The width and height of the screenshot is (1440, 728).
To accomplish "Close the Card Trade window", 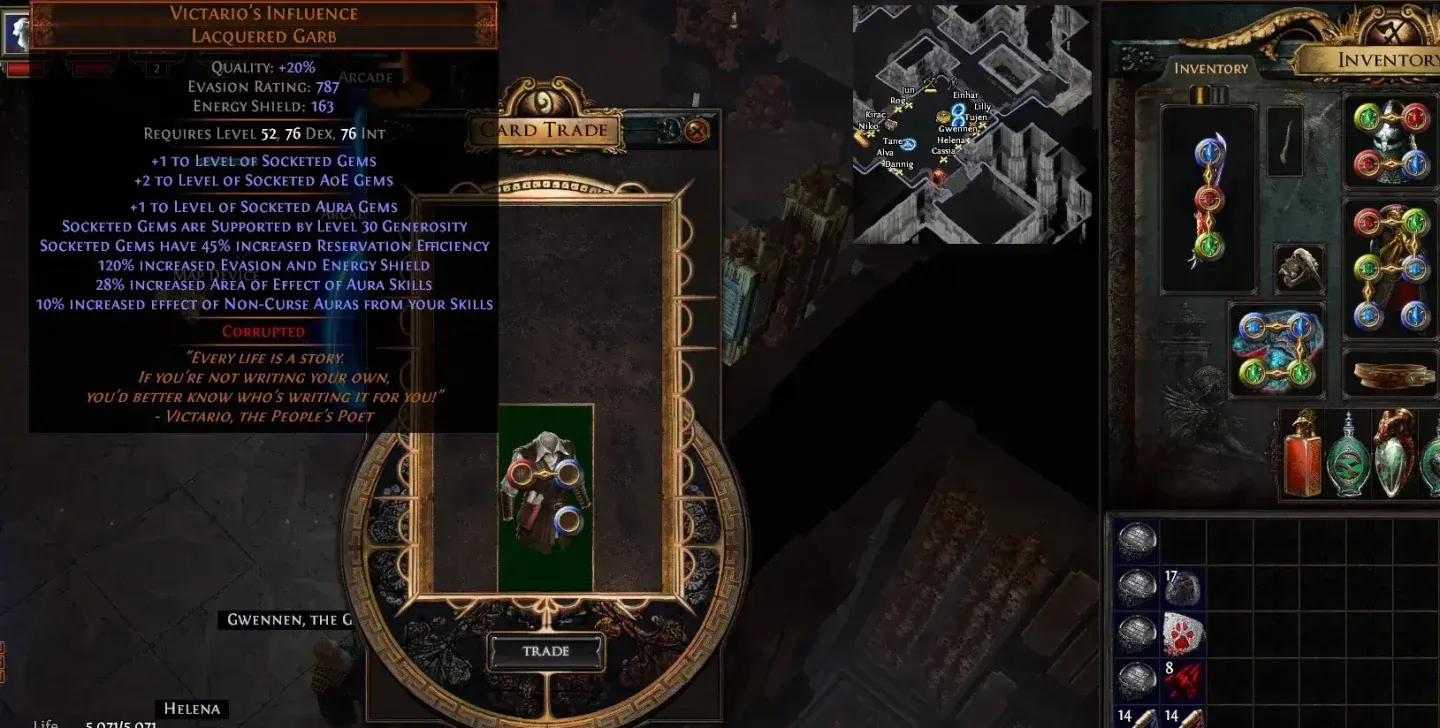I will (x=697, y=130).
